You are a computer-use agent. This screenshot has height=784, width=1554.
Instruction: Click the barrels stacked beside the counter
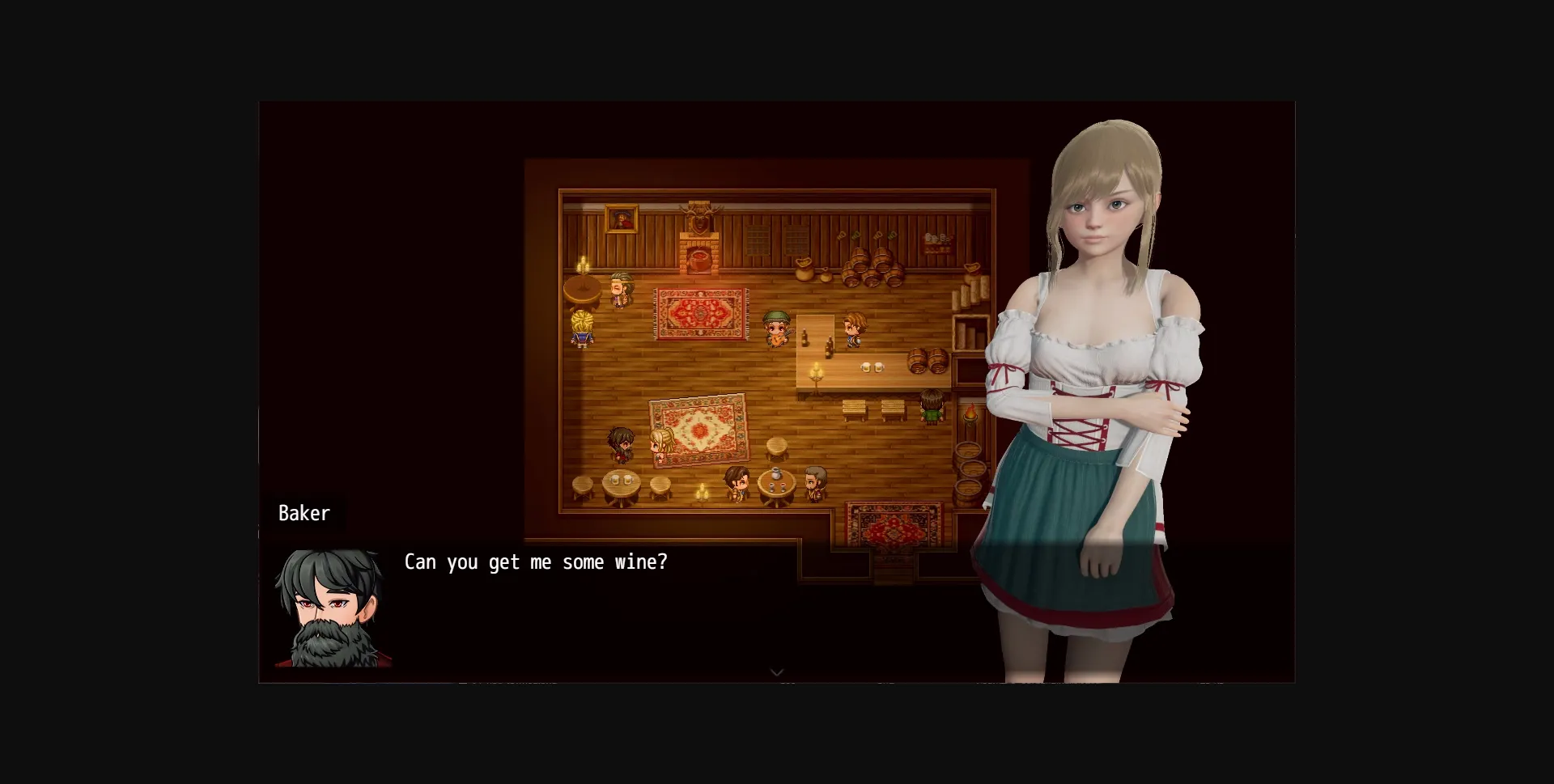coord(926,361)
